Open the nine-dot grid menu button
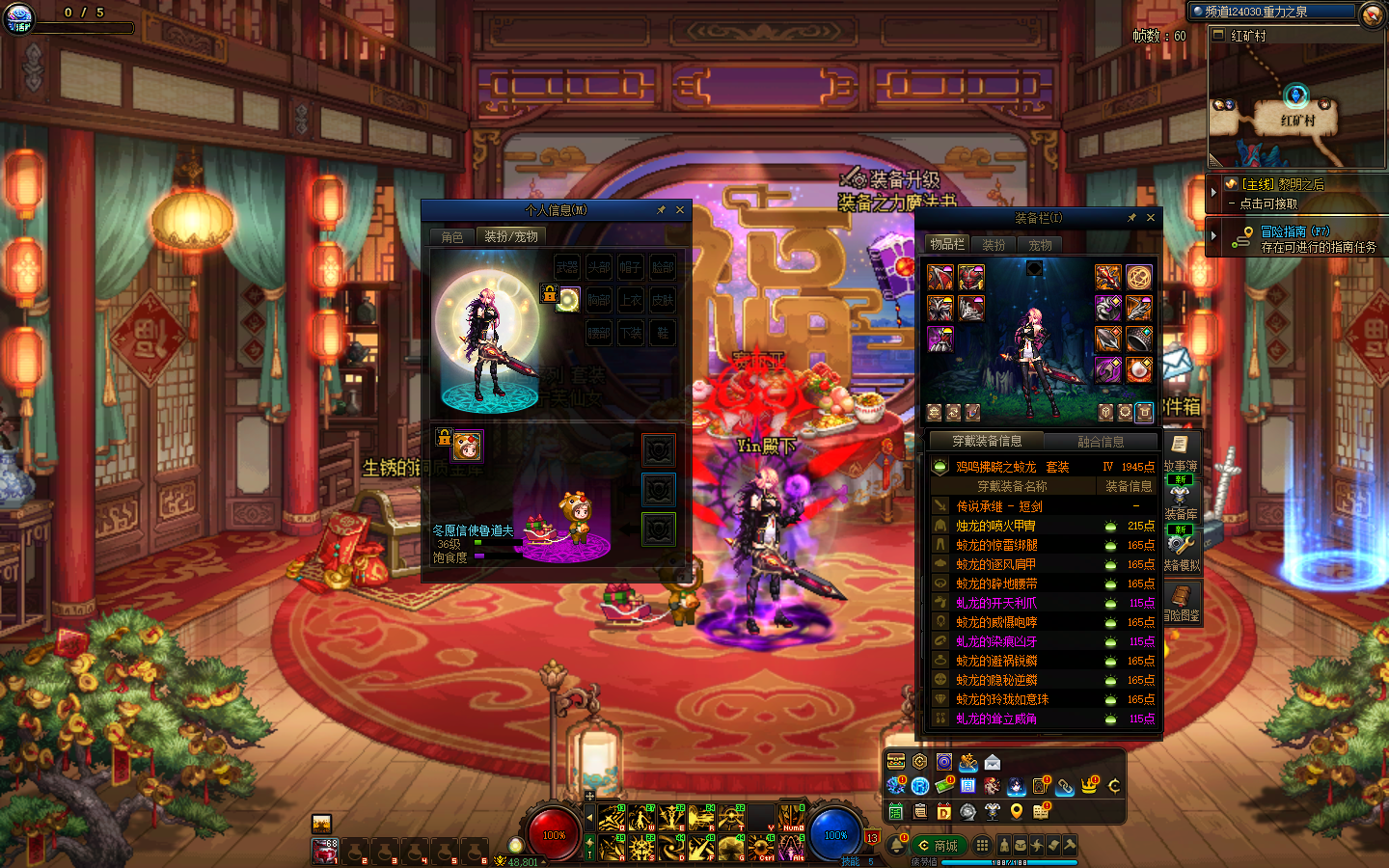1389x868 pixels. point(982,845)
